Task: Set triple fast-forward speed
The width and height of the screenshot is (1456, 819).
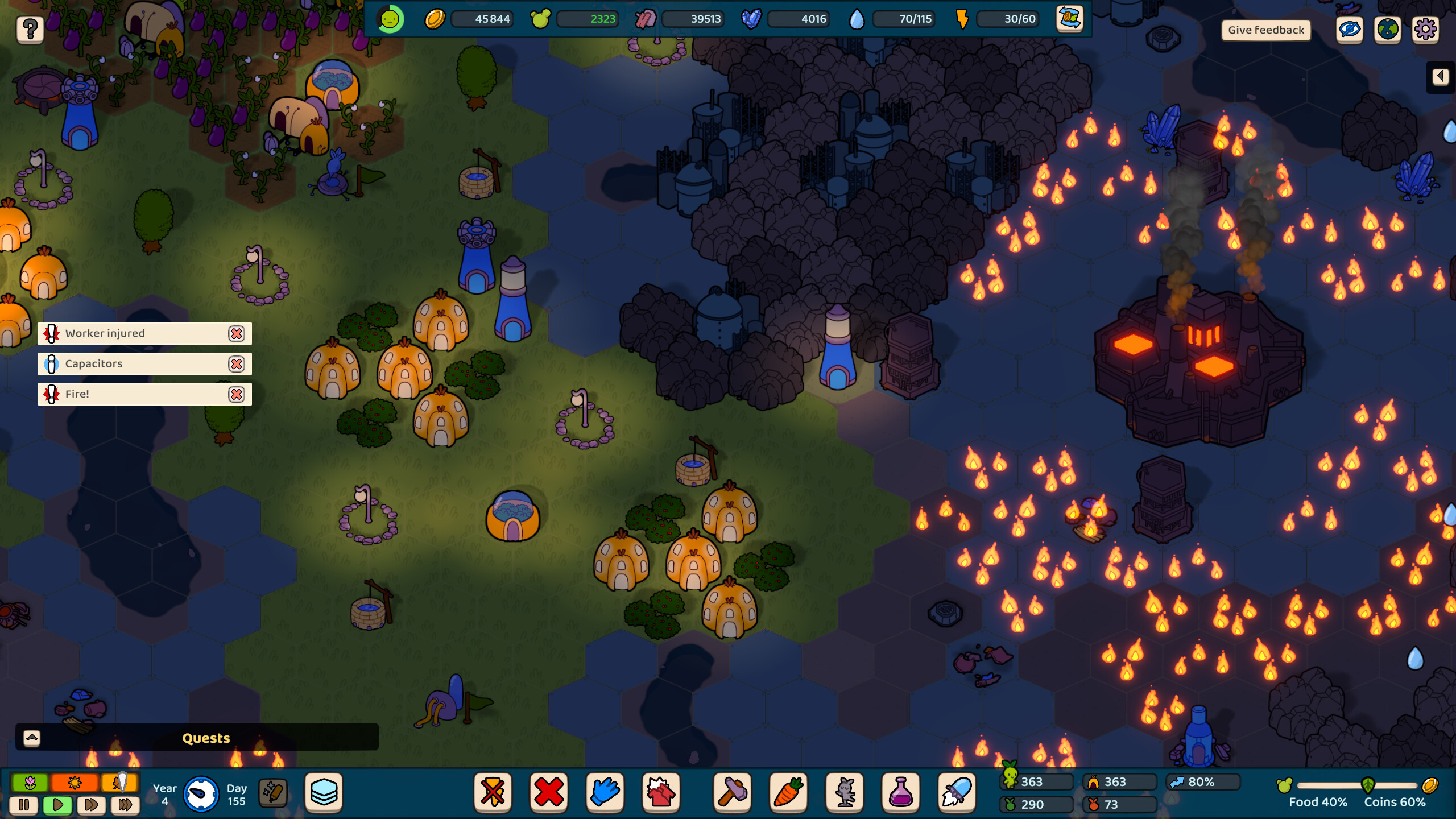Action: (x=125, y=805)
